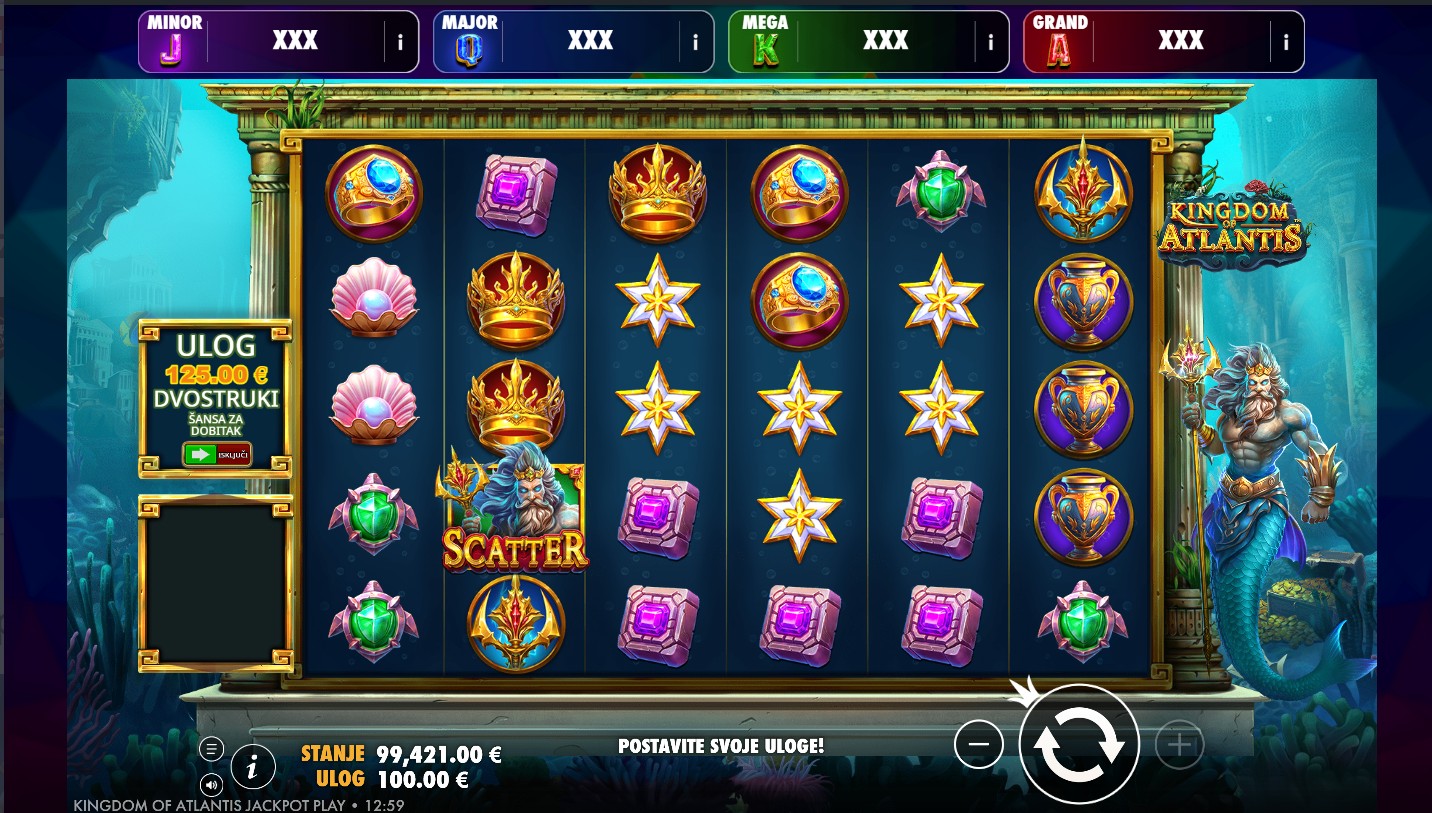Show info for the Major jackpot
This screenshot has height=813, width=1432.
(x=695, y=42)
